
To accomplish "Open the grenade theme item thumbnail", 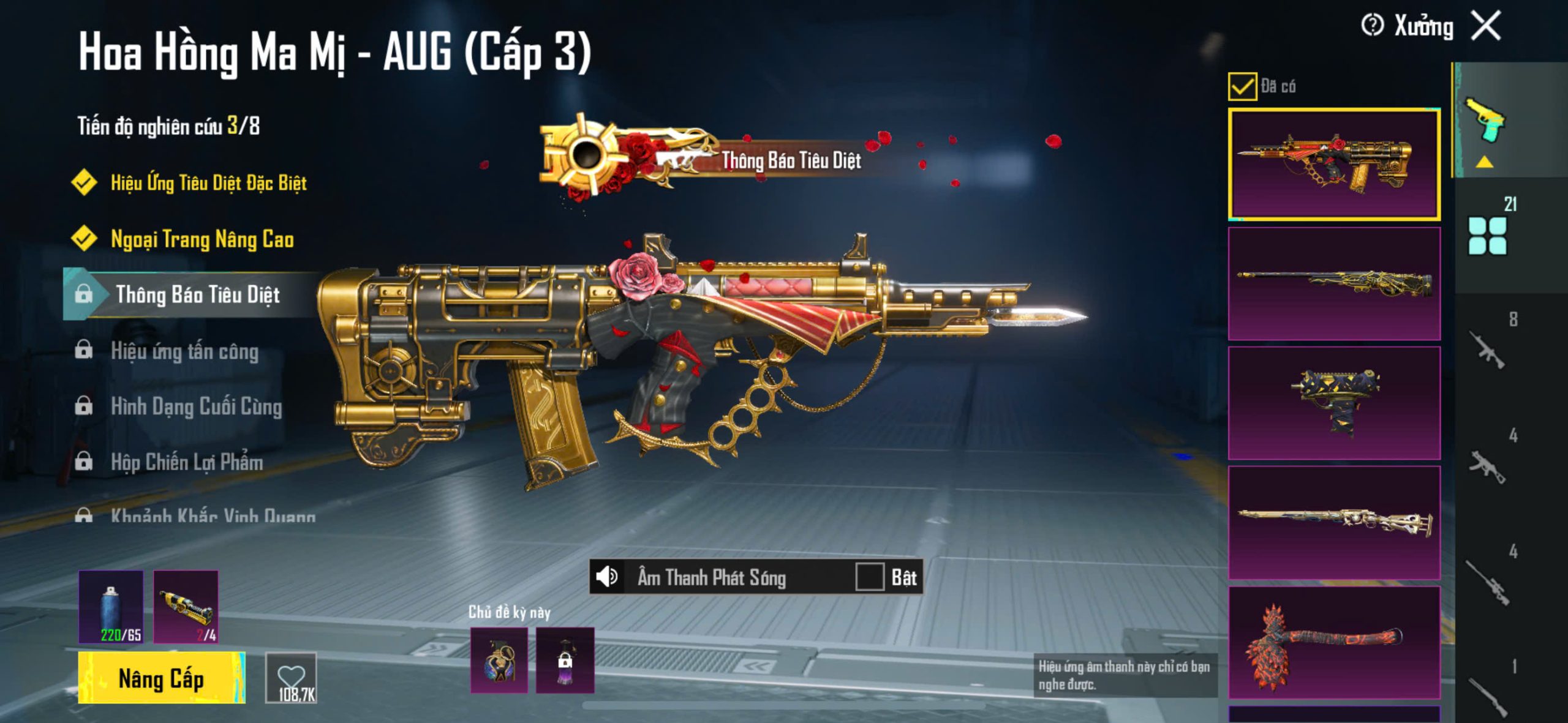I will (x=499, y=660).
